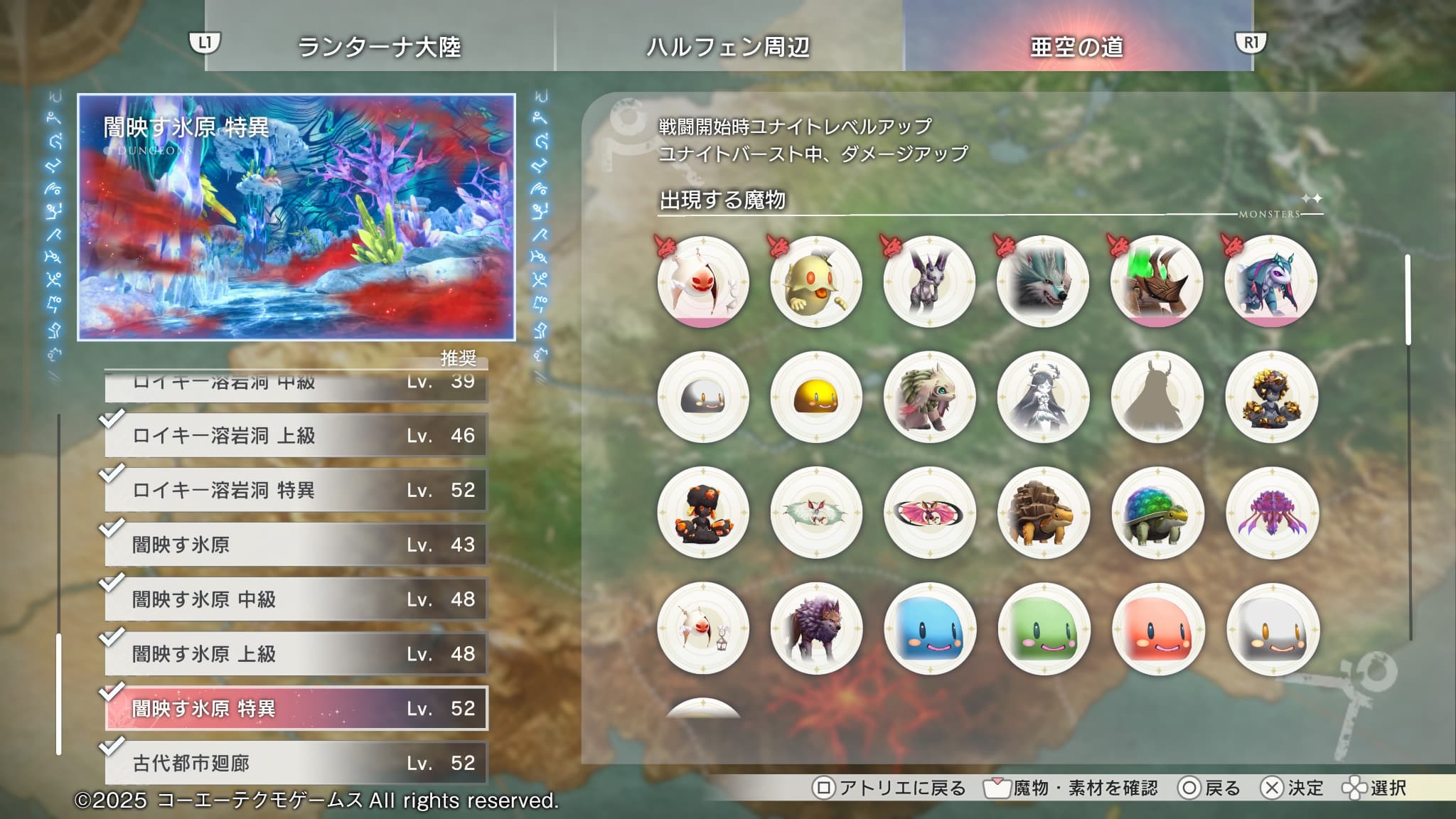This screenshot has width=1456, height=819.
Task: Select the 闇映す氷原 上級 row
Action: tap(296, 654)
